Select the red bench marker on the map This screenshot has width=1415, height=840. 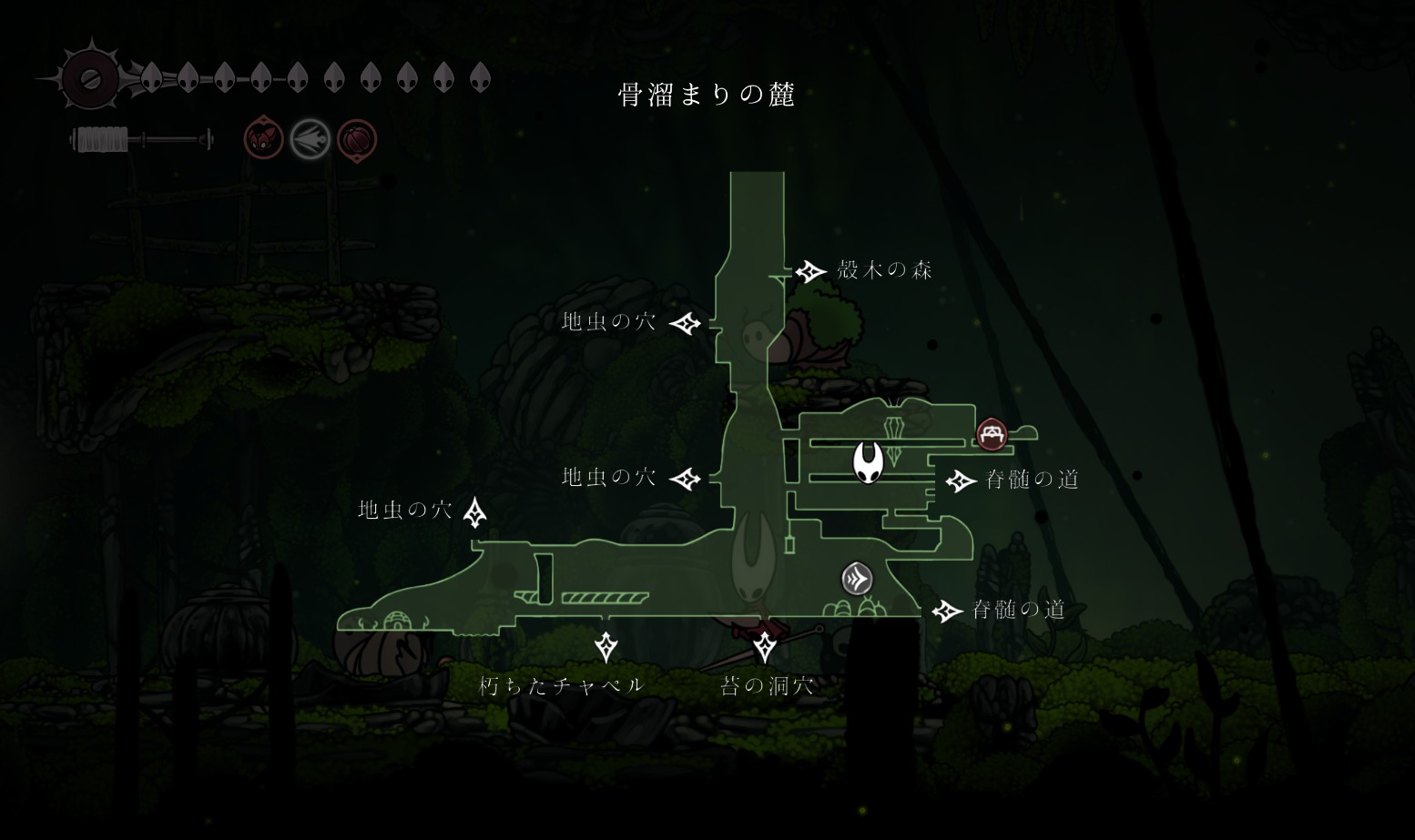(x=992, y=433)
